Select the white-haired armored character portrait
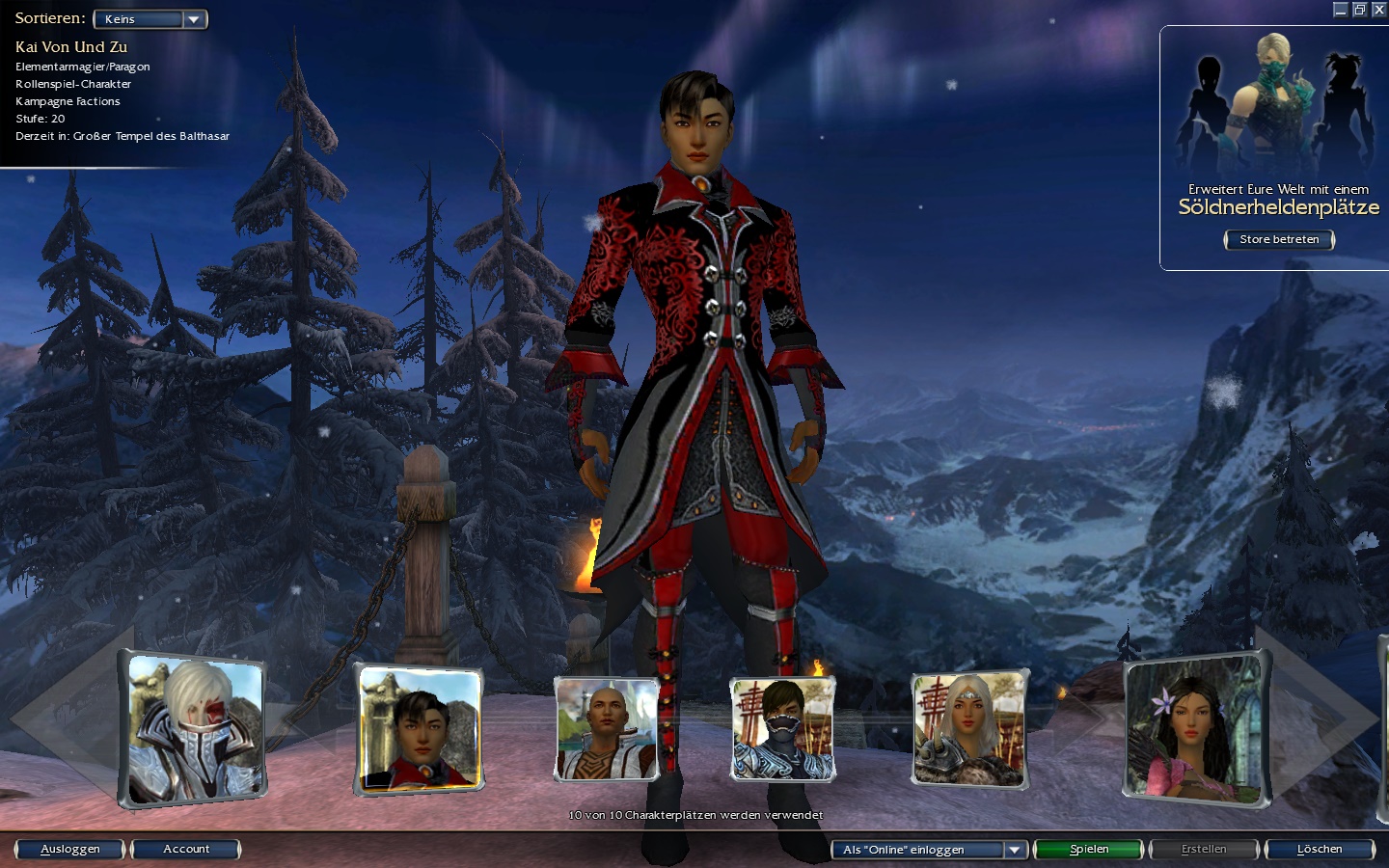 [x=194, y=730]
